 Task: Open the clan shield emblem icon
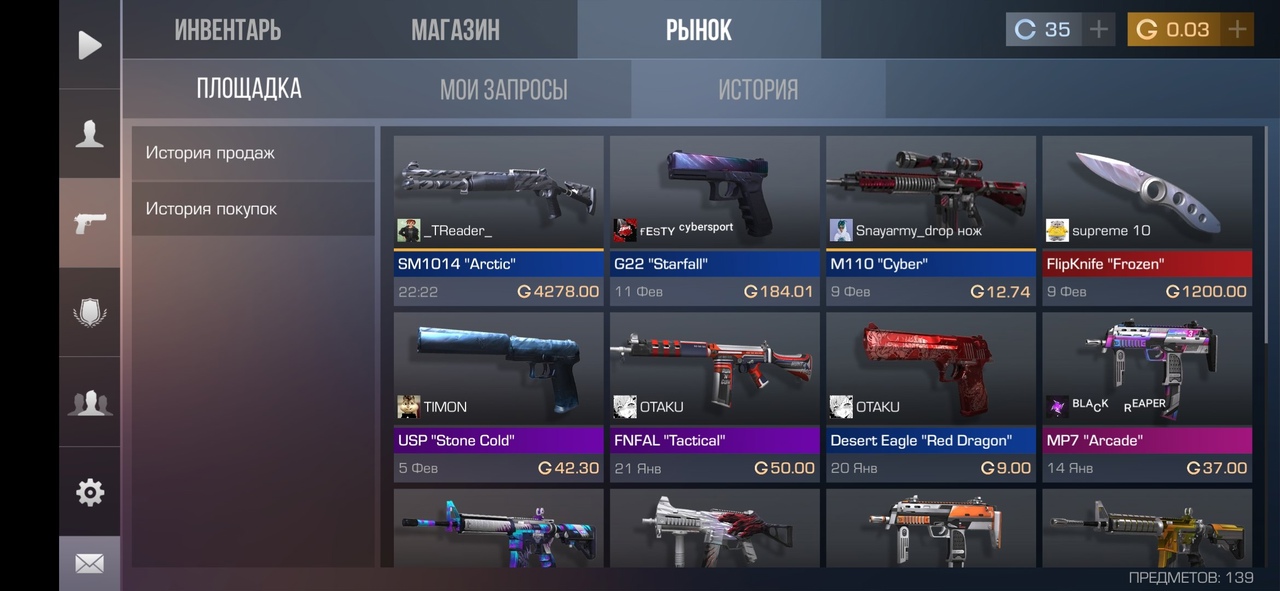(90, 313)
